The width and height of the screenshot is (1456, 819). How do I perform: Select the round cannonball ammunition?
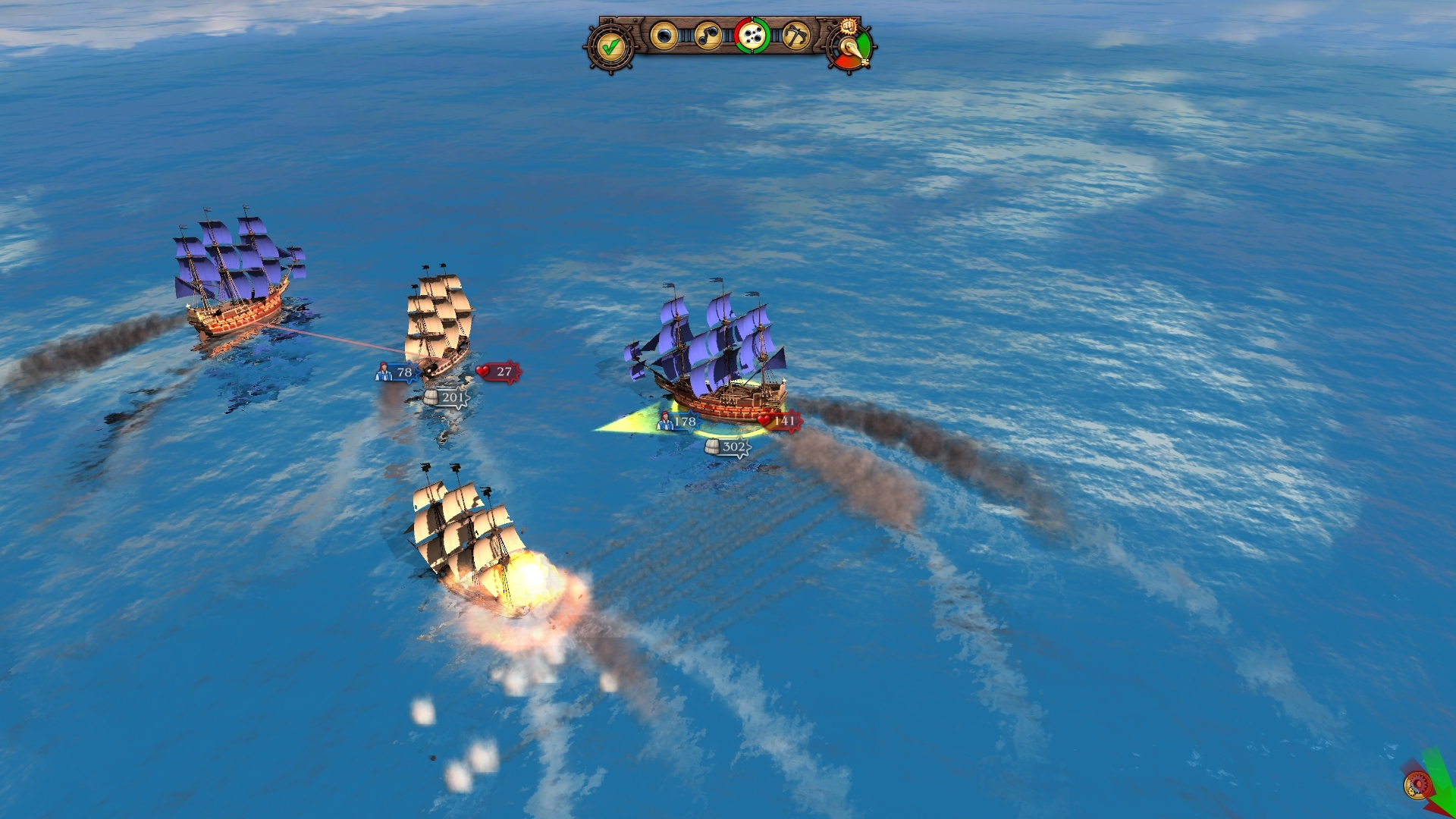[664, 36]
